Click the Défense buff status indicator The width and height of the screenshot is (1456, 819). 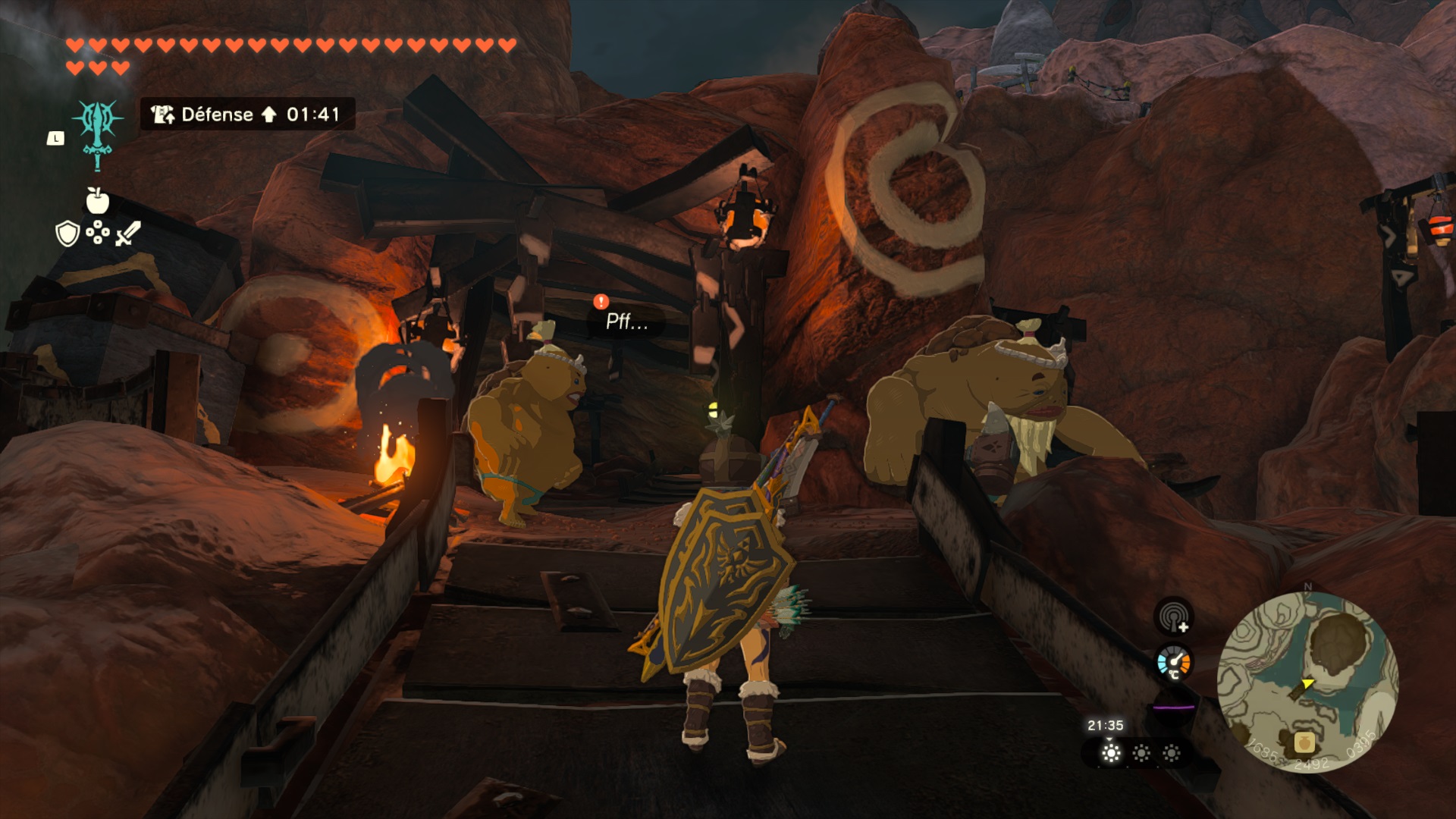click(x=247, y=115)
